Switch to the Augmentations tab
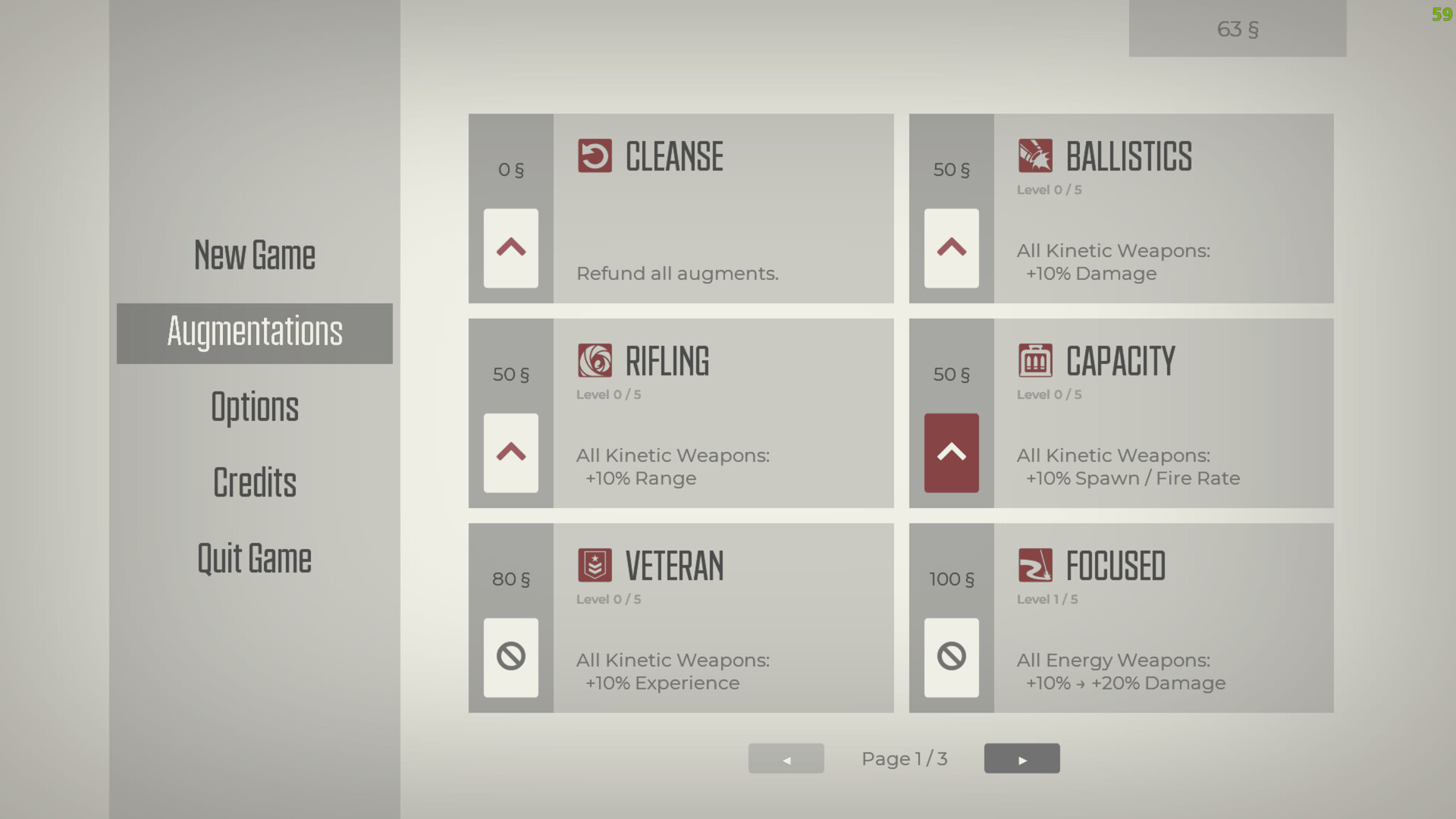 click(254, 333)
